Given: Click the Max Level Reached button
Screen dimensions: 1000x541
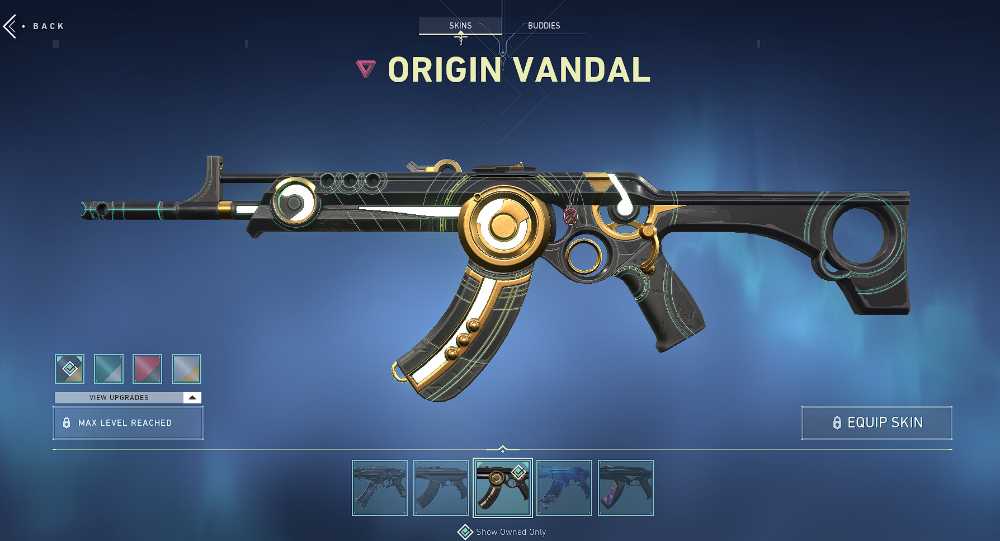Looking at the screenshot, I should click(128, 423).
